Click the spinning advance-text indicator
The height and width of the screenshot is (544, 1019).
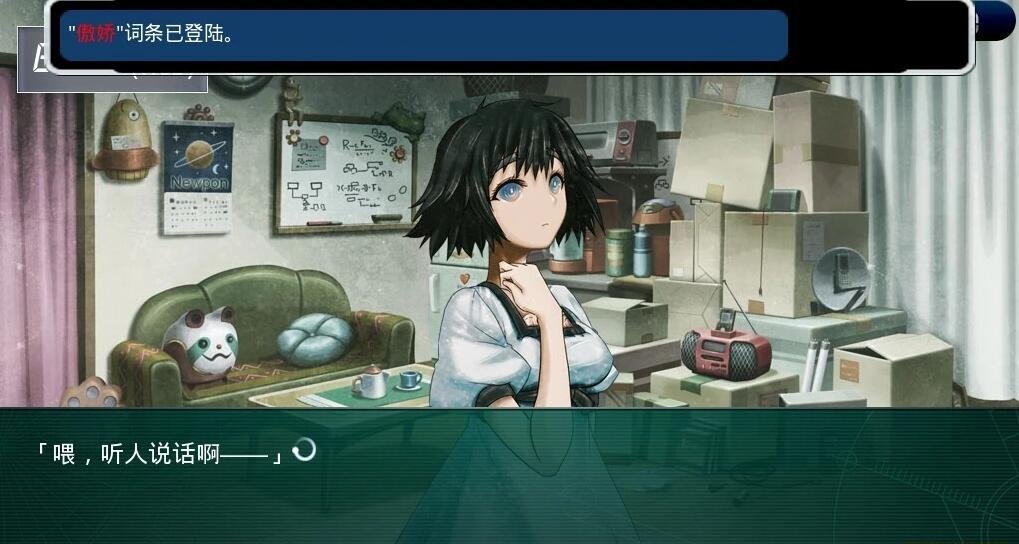[x=303, y=451]
